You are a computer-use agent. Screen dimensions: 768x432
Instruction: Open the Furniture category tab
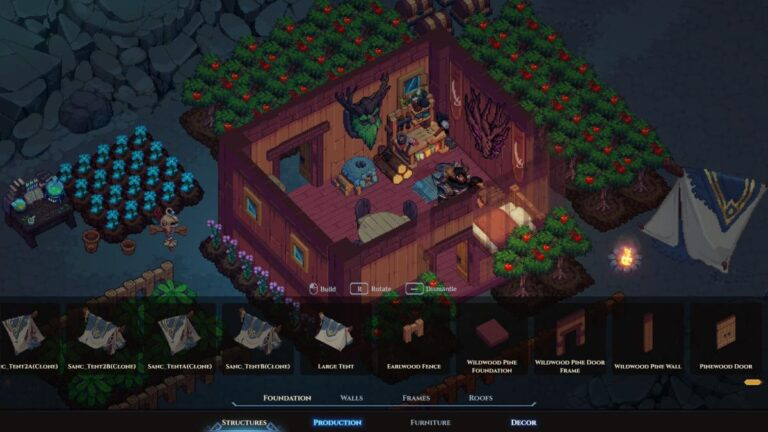430,423
